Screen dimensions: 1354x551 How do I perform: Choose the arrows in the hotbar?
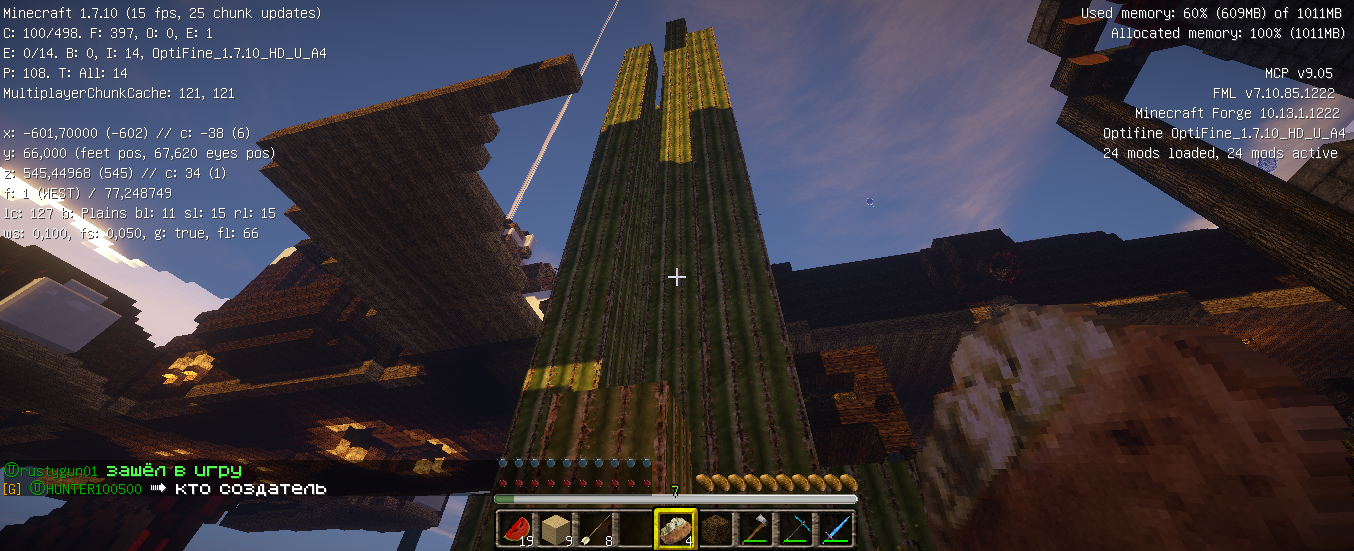[x=595, y=528]
